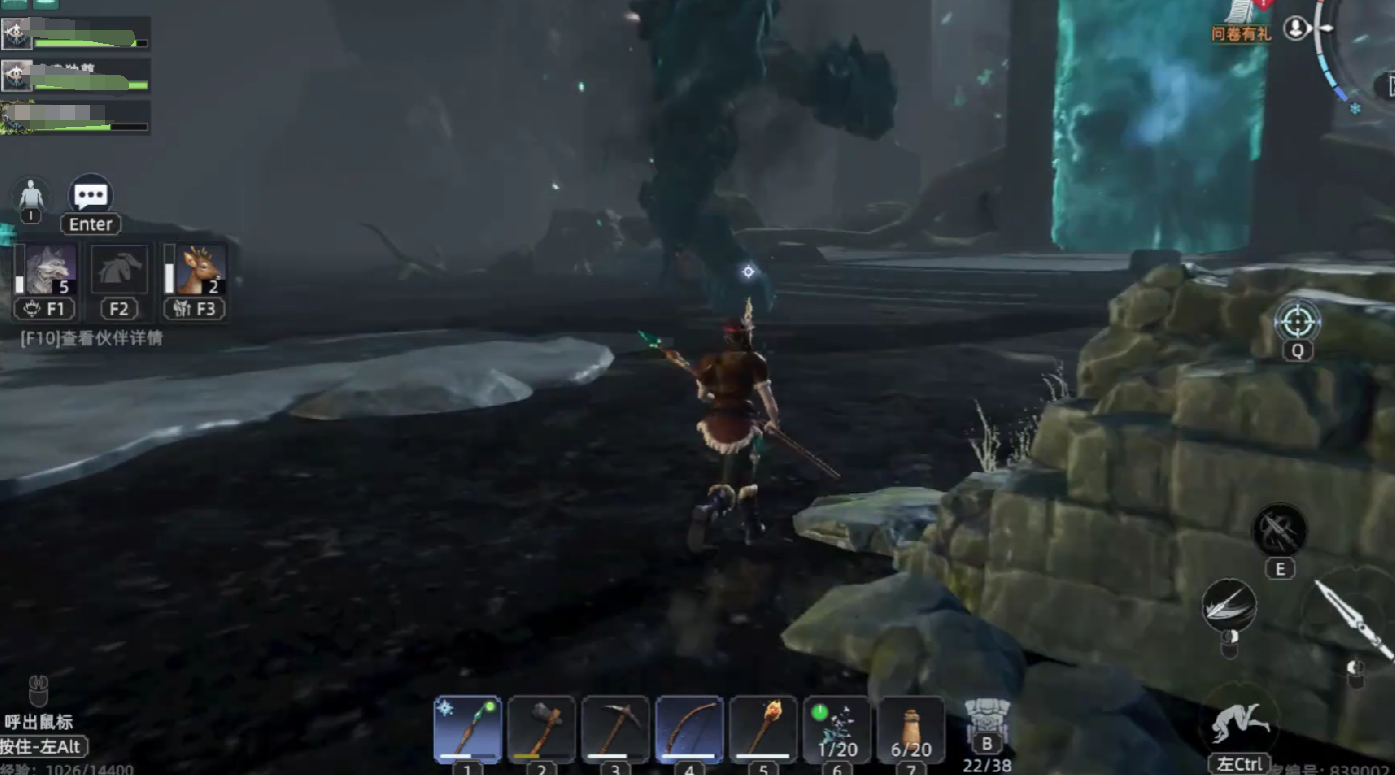Click the empty horse mount slot
Viewport: 1395px width, 775px height.
coord(120,269)
